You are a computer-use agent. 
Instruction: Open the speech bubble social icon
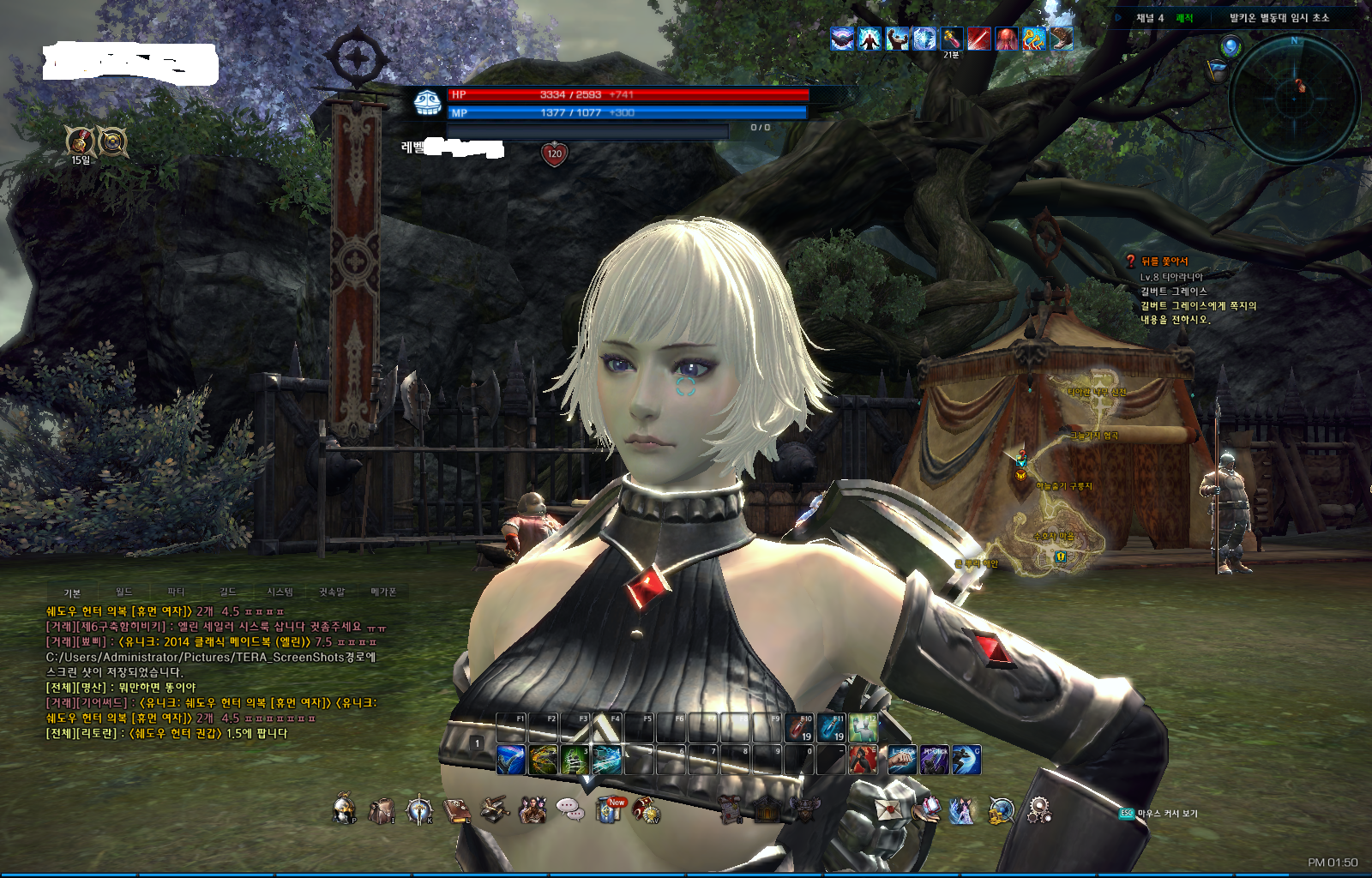click(x=569, y=809)
